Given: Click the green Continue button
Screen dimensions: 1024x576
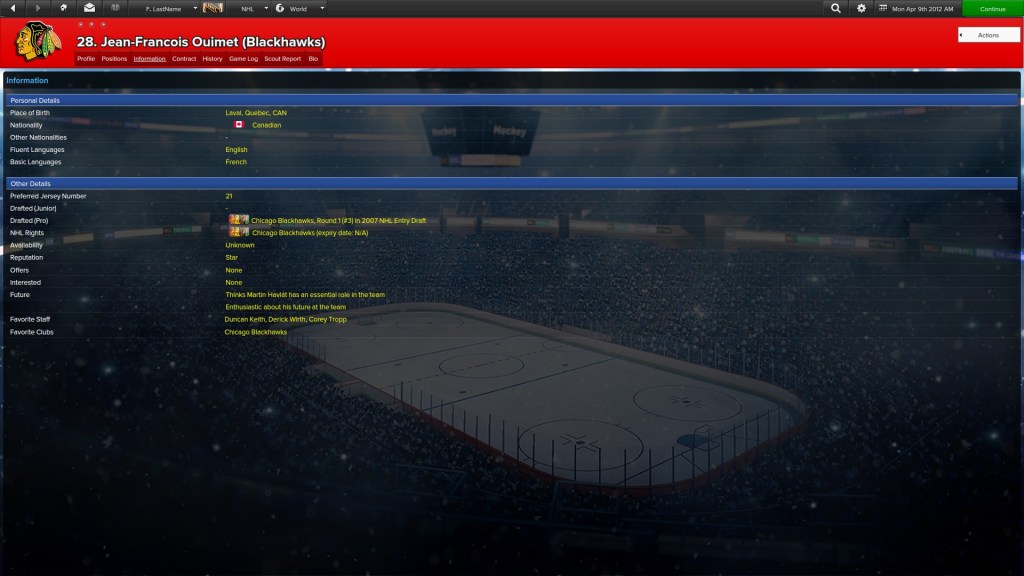Looking at the screenshot, I should 992,8.
